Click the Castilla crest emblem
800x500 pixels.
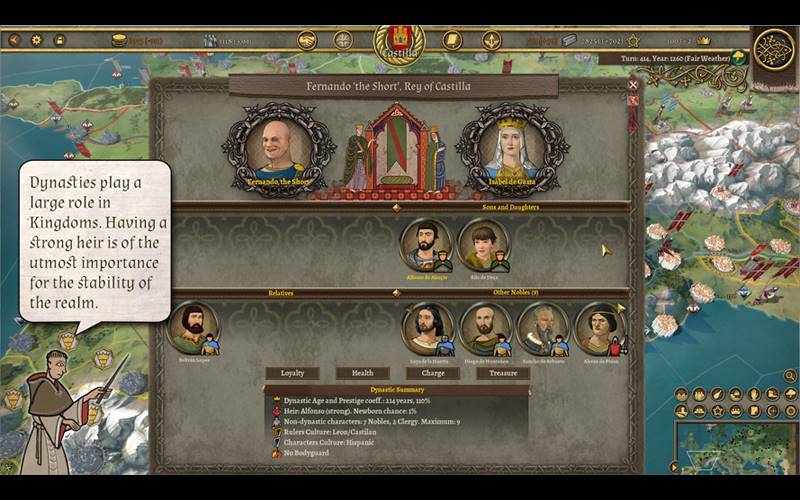click(x=399, y=42)
